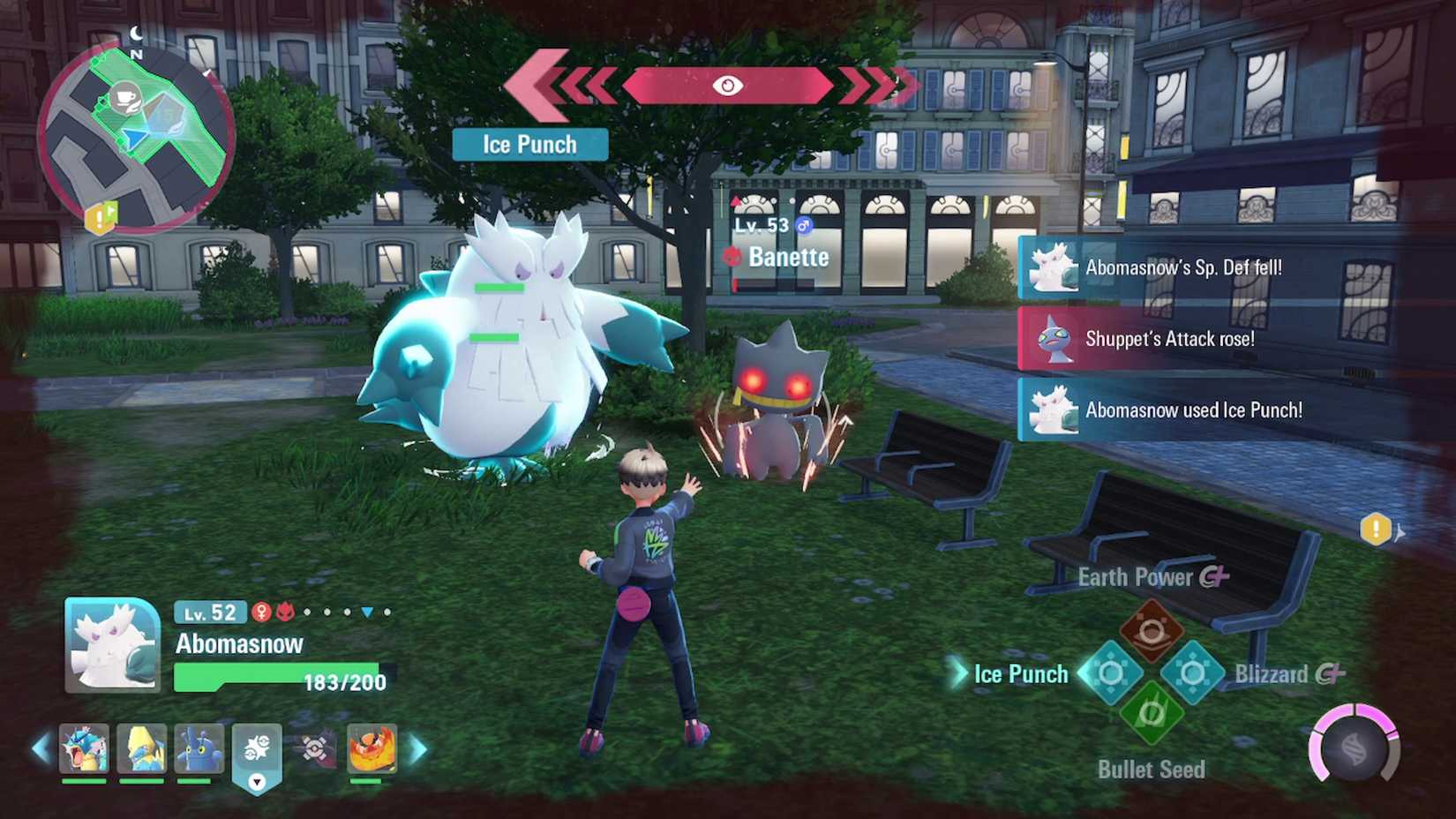Choose the Blizzard move diamond
Viewport: 1456px width, 819px height.
coord(1192,674)
